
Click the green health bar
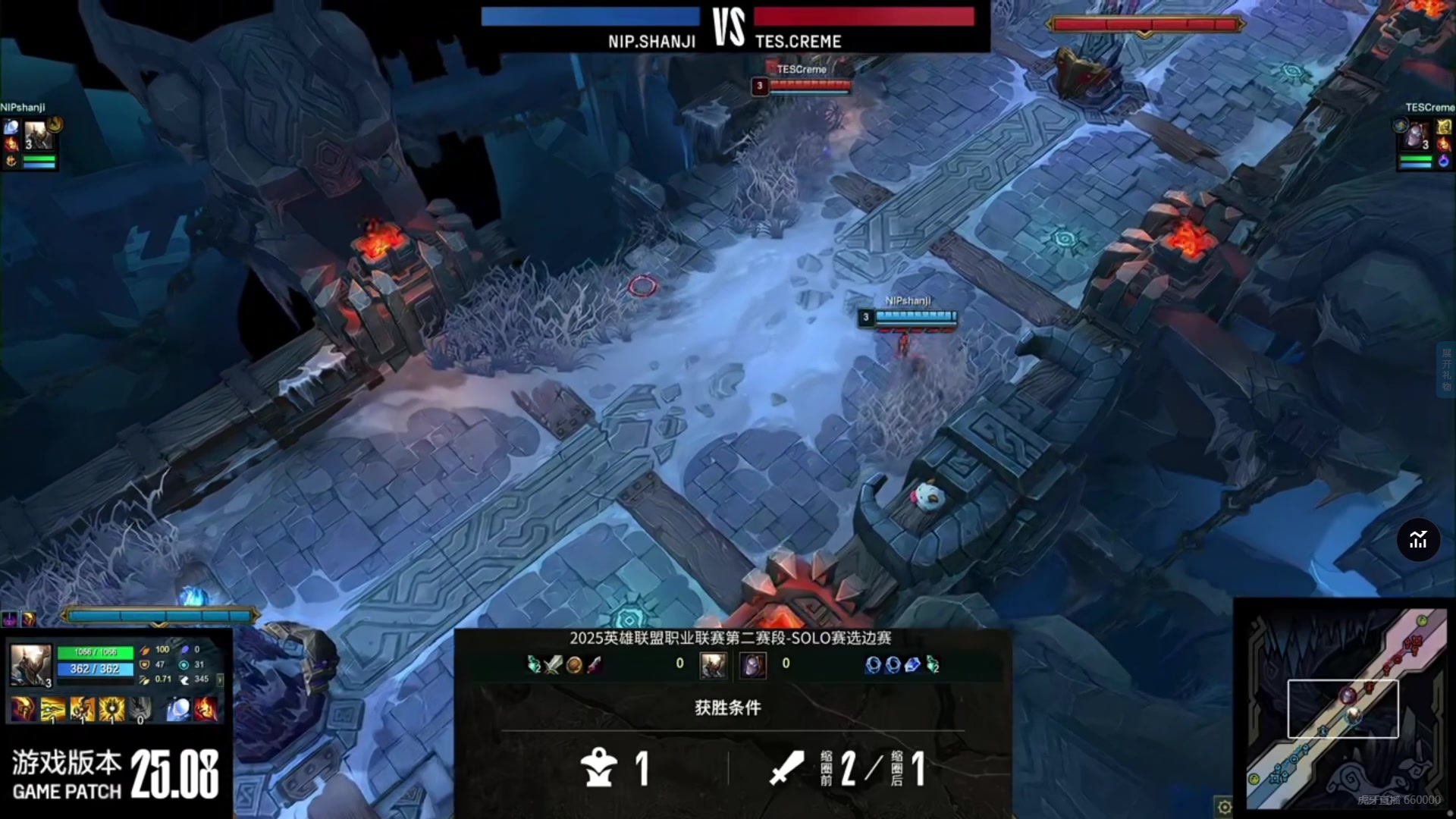pyautogui.click(x=97, y=651)
